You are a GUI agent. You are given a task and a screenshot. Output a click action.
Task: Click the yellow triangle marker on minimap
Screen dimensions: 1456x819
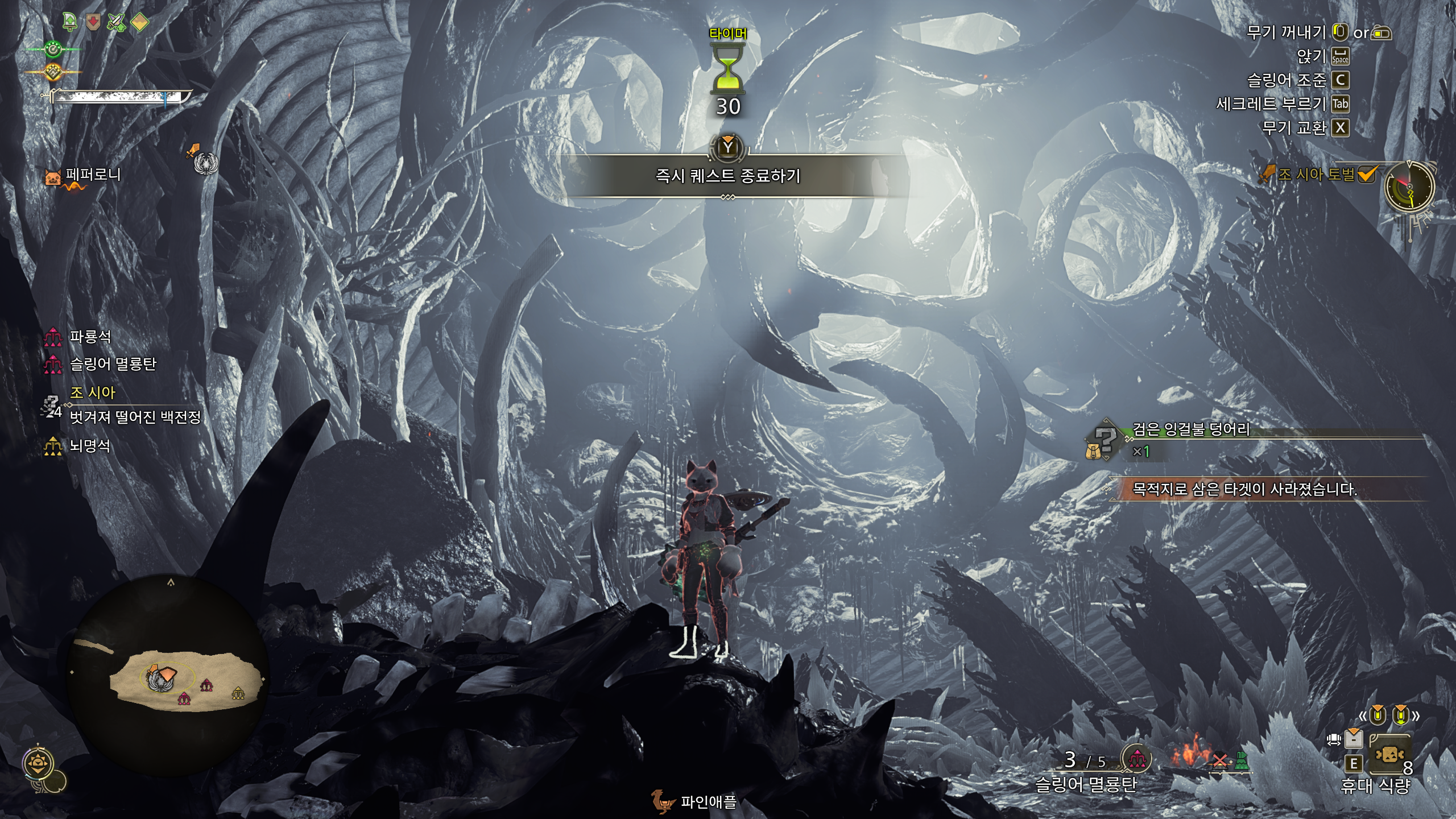pos(238,693)
